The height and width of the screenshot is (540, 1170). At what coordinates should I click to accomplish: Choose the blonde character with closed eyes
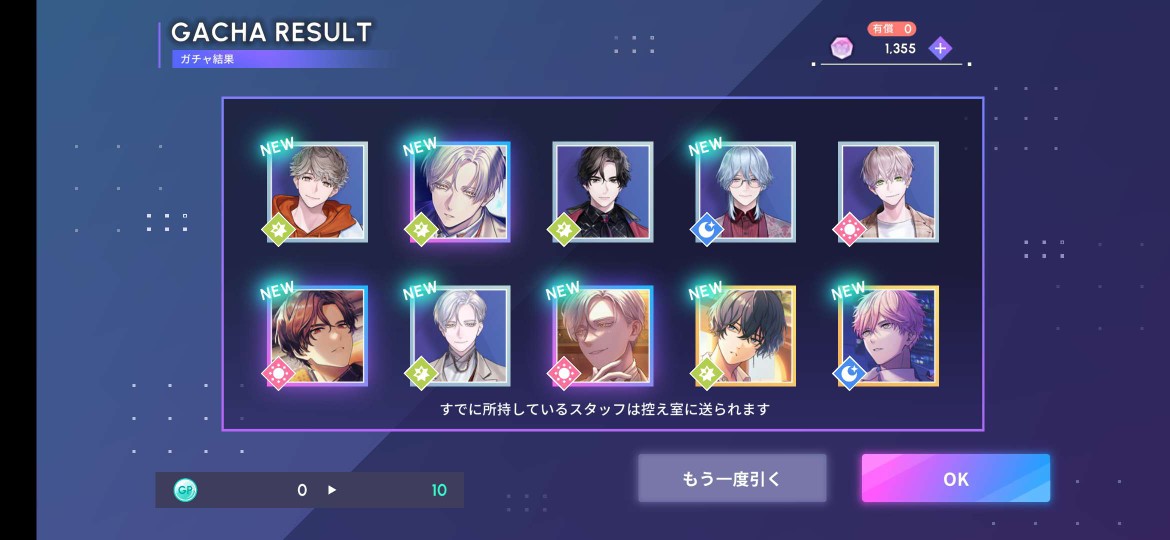tap(602, 336)
